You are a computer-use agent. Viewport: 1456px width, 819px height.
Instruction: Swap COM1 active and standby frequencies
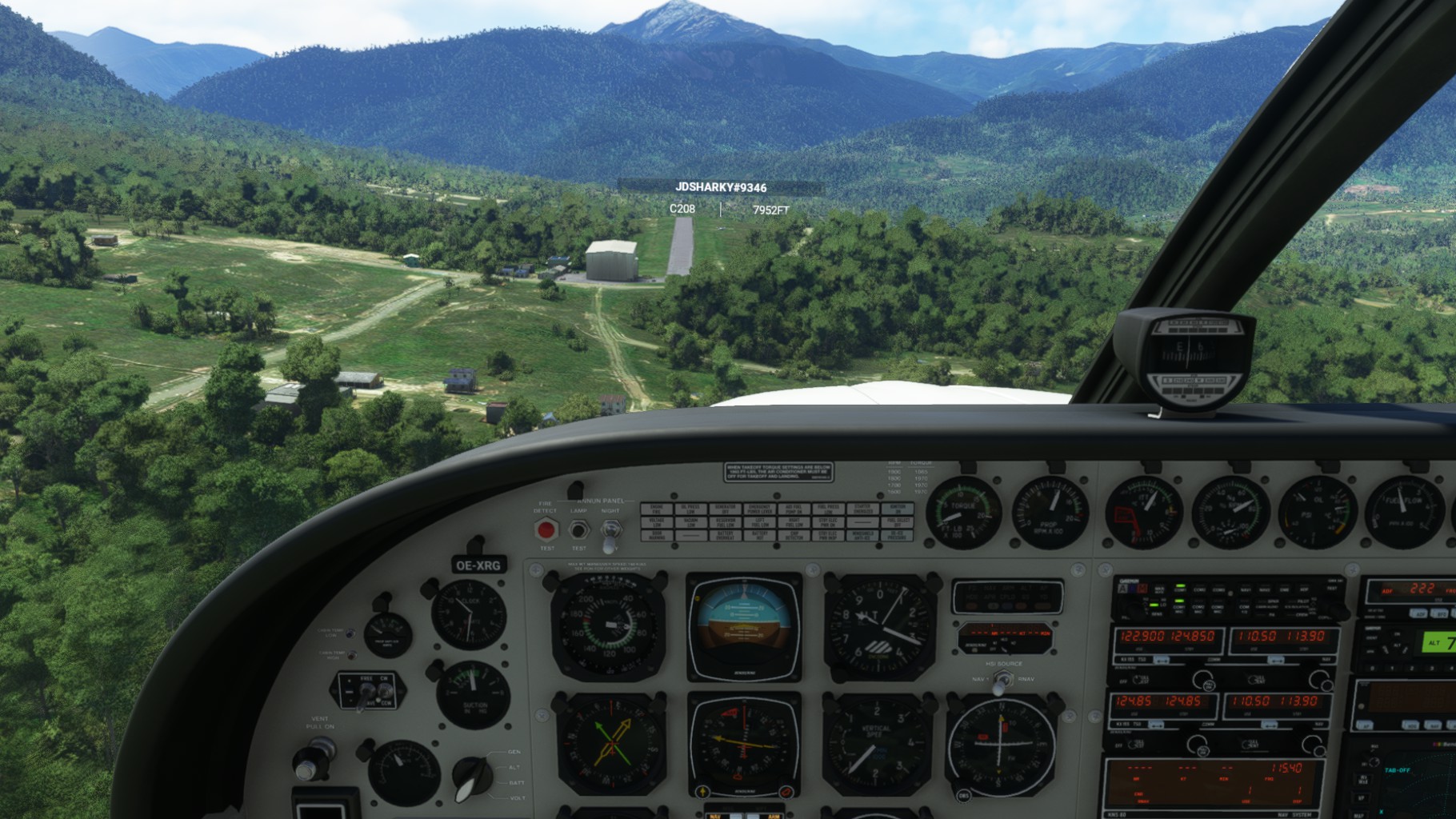tap(1161, 660)
